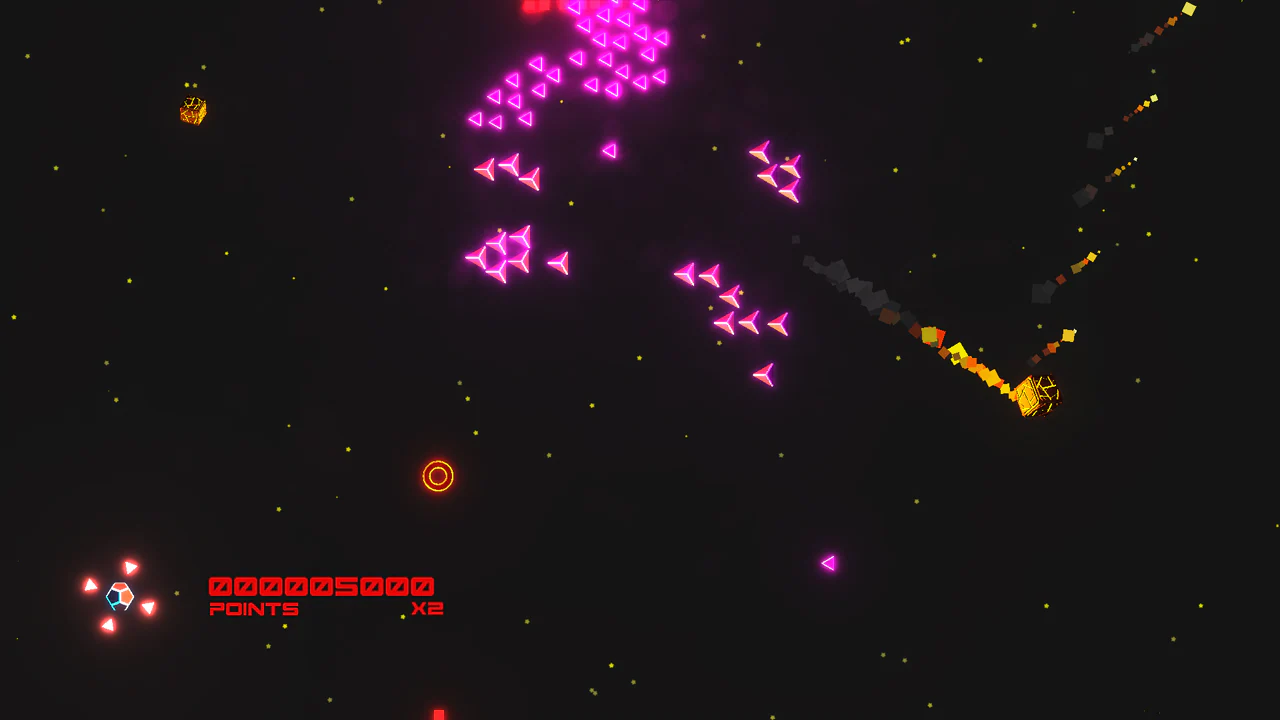Click the glowing orange cube asteroid top-left
The image size is (1280, 720).
pyautogui.click(x=191, y=112)
